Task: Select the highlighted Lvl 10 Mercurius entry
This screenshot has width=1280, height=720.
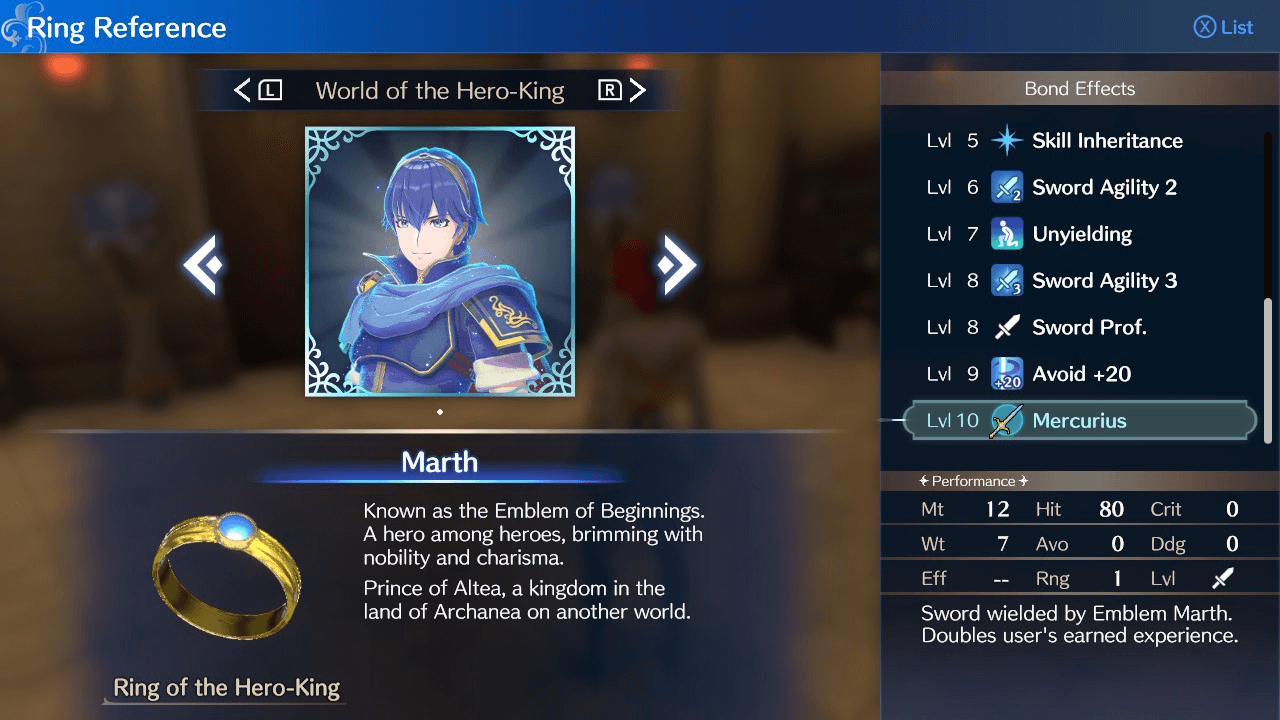Action: pyautogui.click(x=1080, y=420)
